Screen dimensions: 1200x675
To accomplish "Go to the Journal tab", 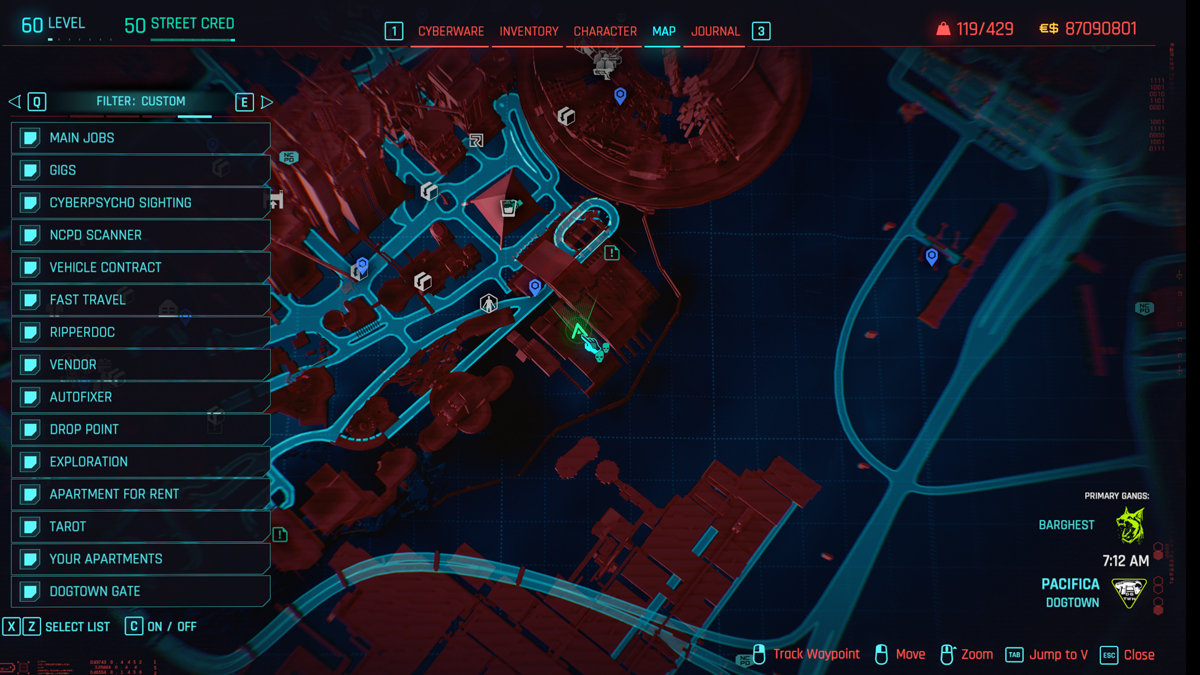I will click(x=715, y=31).
